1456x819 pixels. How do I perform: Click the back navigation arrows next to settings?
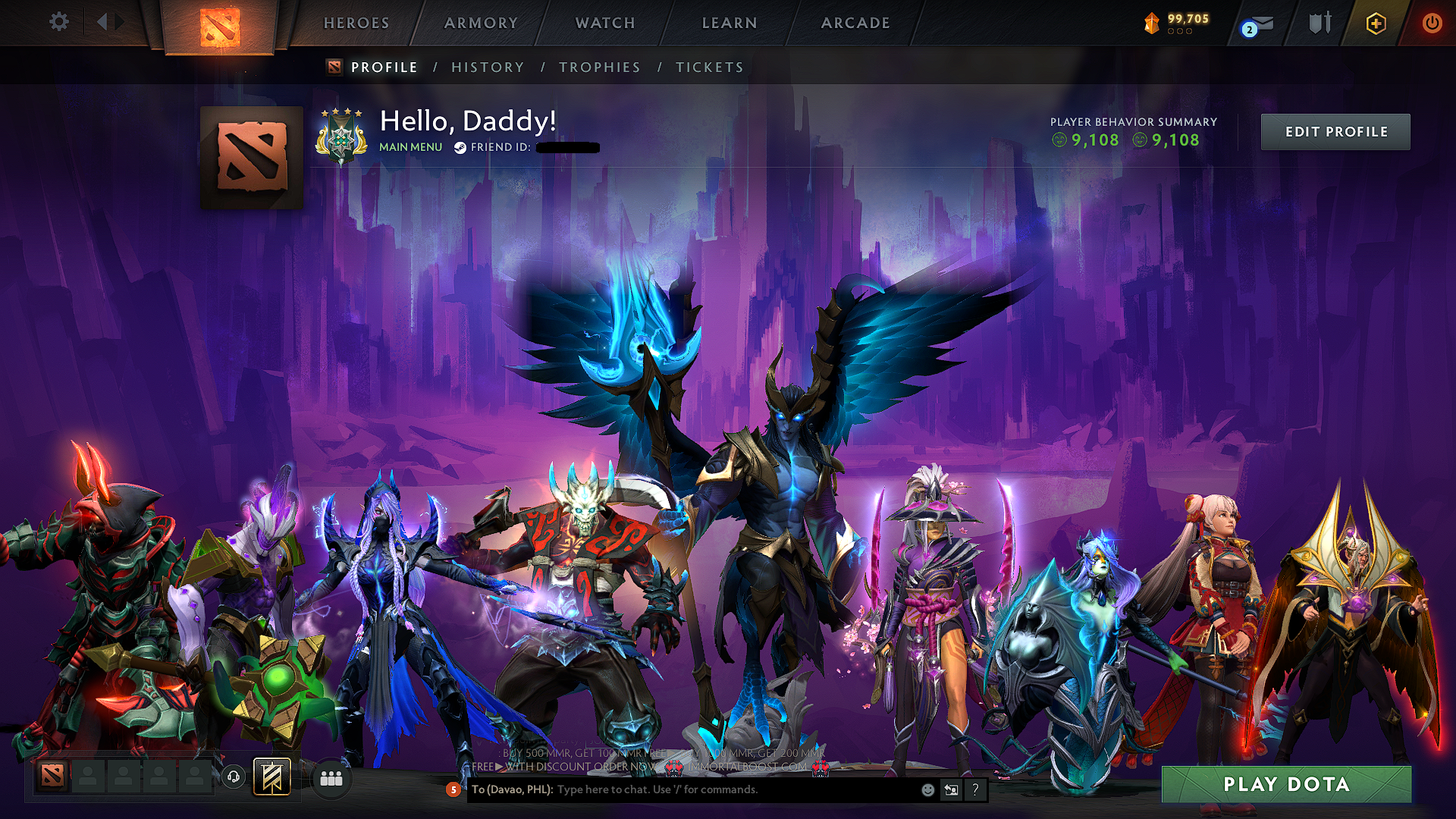click(108, 23)
